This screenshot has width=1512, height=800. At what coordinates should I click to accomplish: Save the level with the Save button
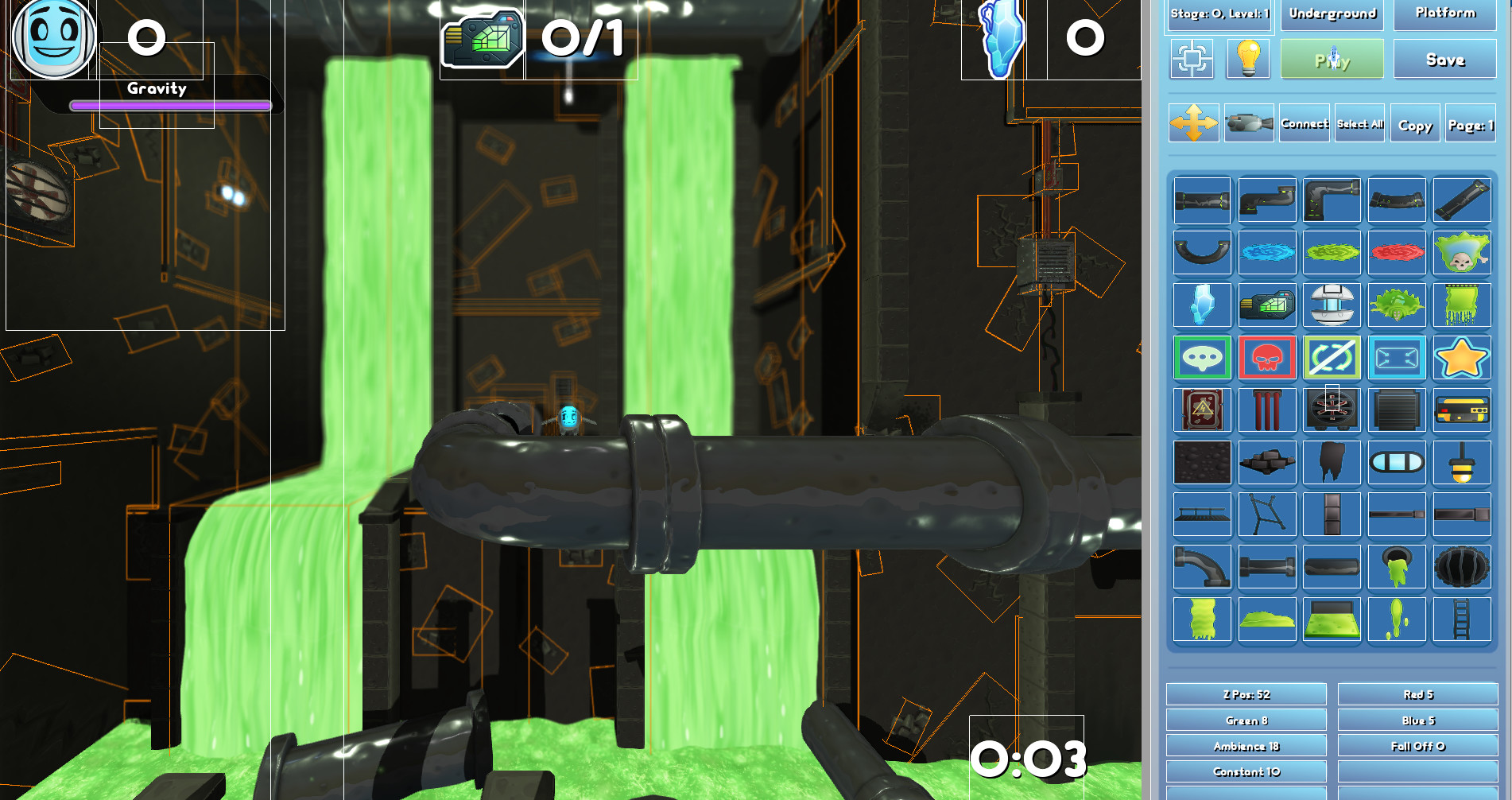coord(1444,59)
